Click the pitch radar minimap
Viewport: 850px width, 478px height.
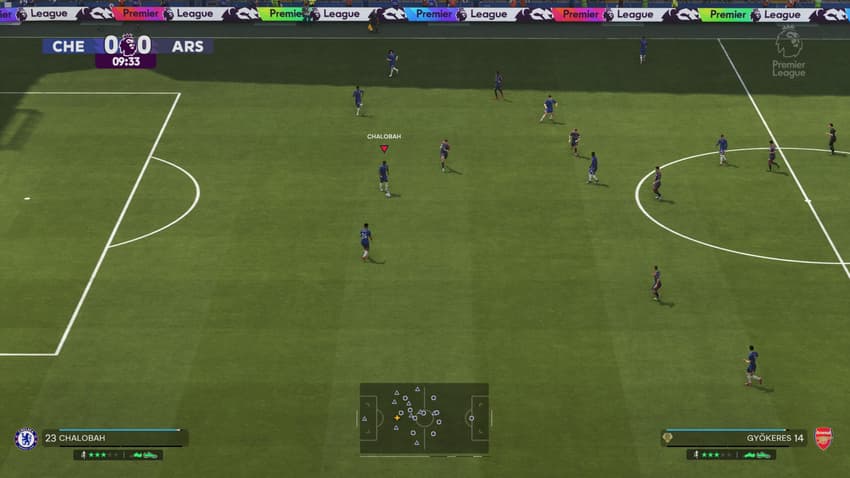pos(424,418)
